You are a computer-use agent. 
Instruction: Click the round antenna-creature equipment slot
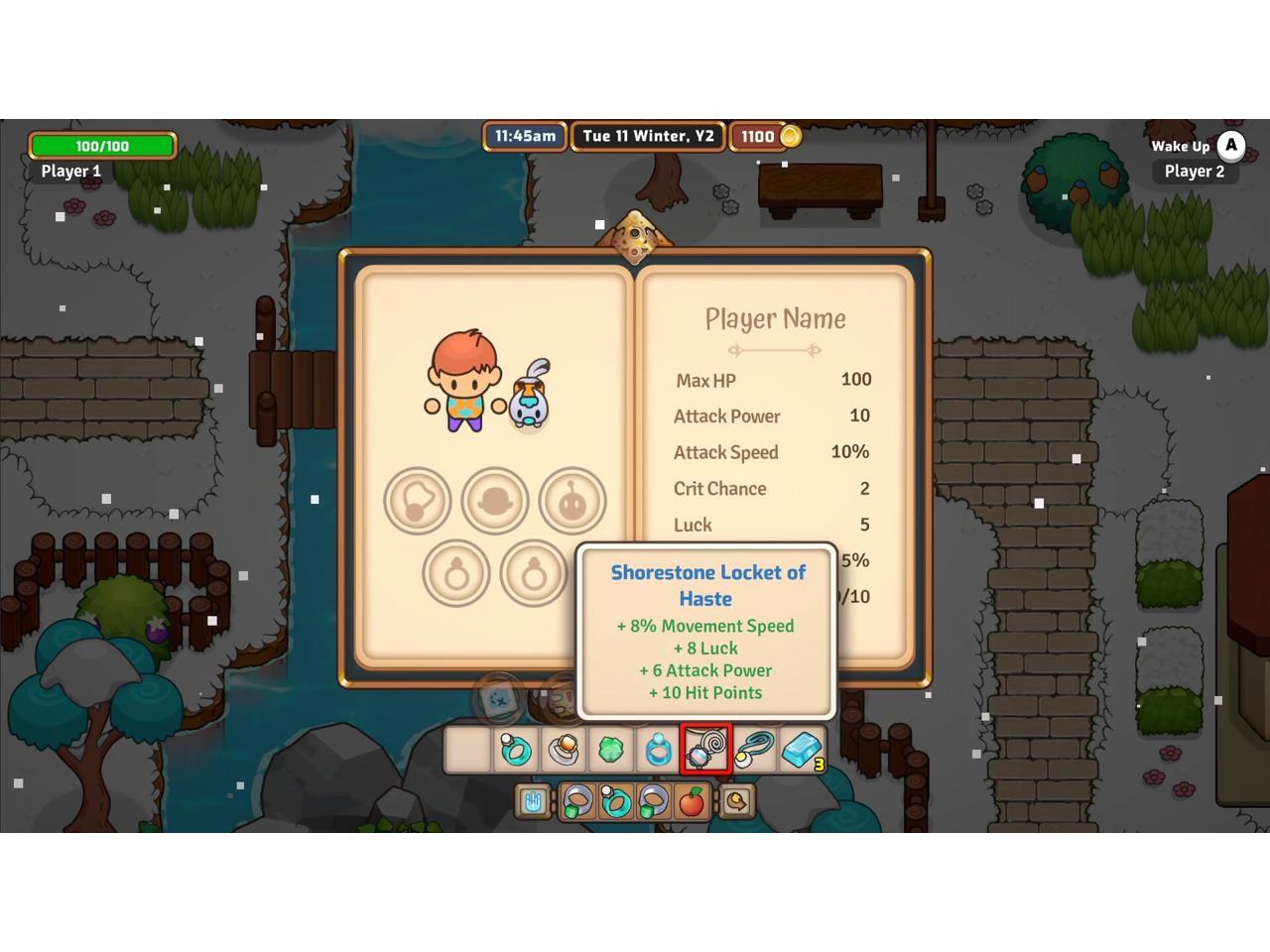point(572,501)
